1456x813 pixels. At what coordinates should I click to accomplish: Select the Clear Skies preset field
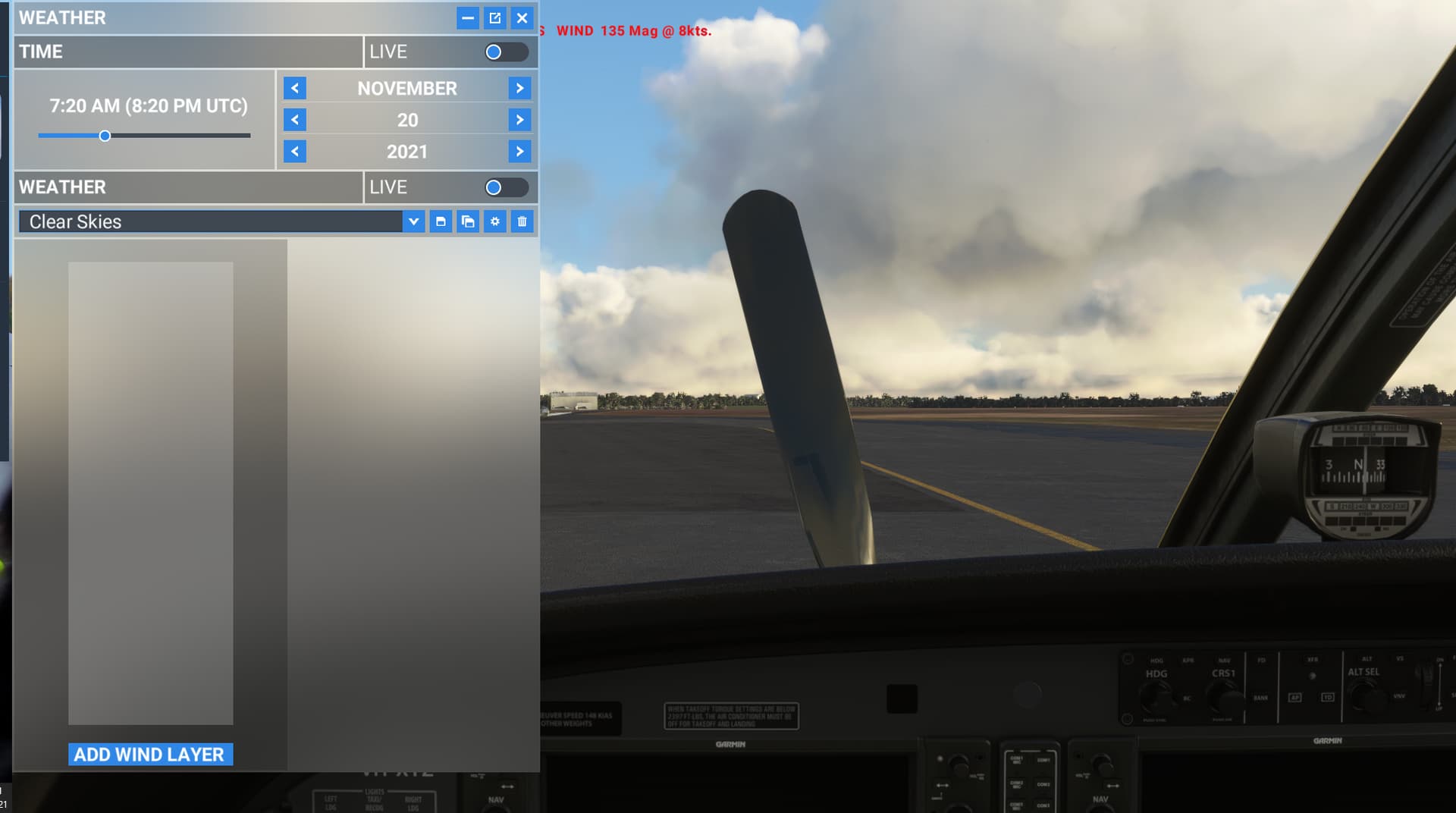[212, 221]
